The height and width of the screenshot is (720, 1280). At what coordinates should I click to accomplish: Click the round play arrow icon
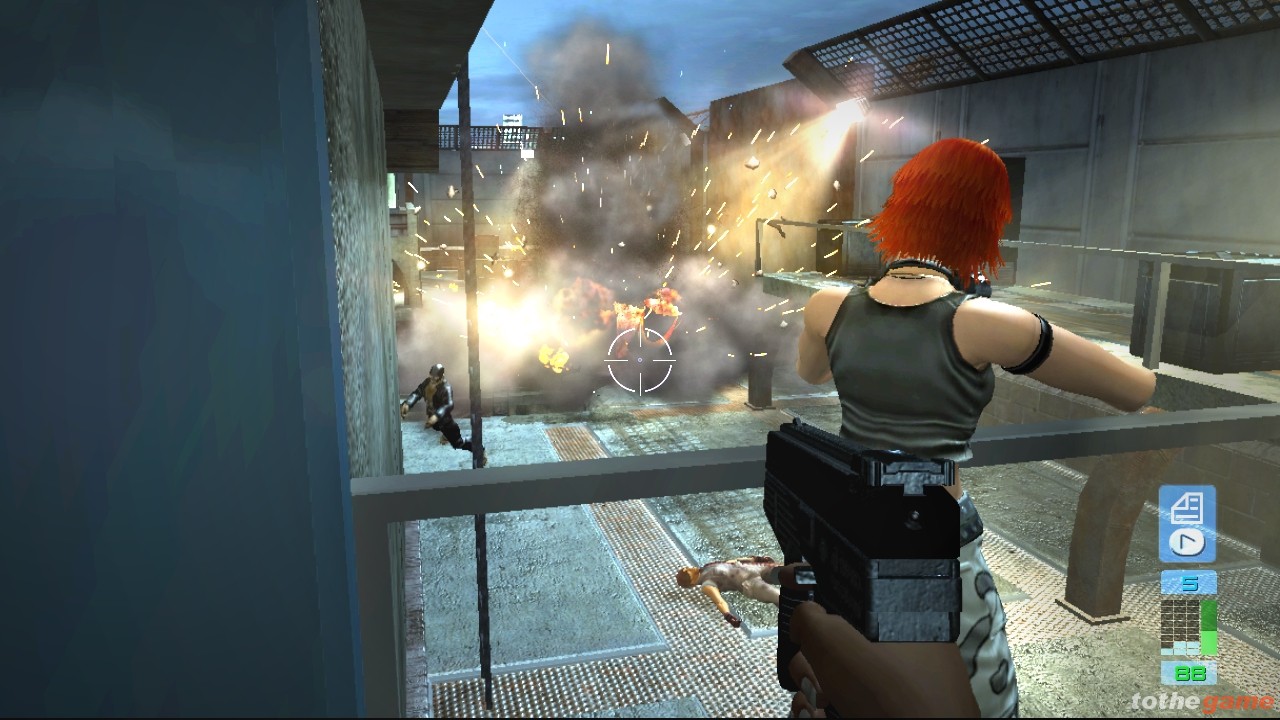pyautogui.click(x=1187, y=543)
